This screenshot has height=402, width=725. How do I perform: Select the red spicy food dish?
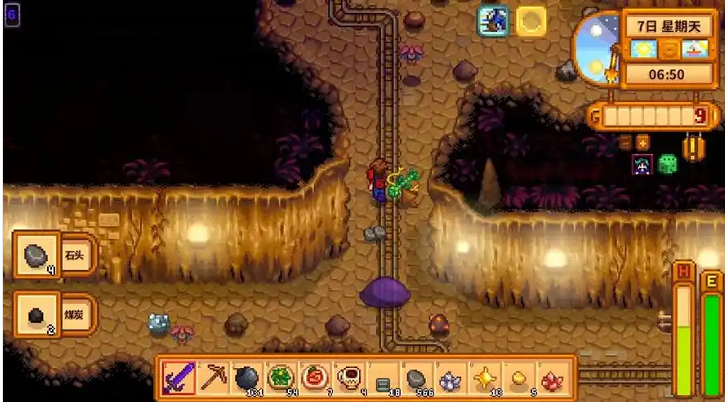[x=314, y=379]
